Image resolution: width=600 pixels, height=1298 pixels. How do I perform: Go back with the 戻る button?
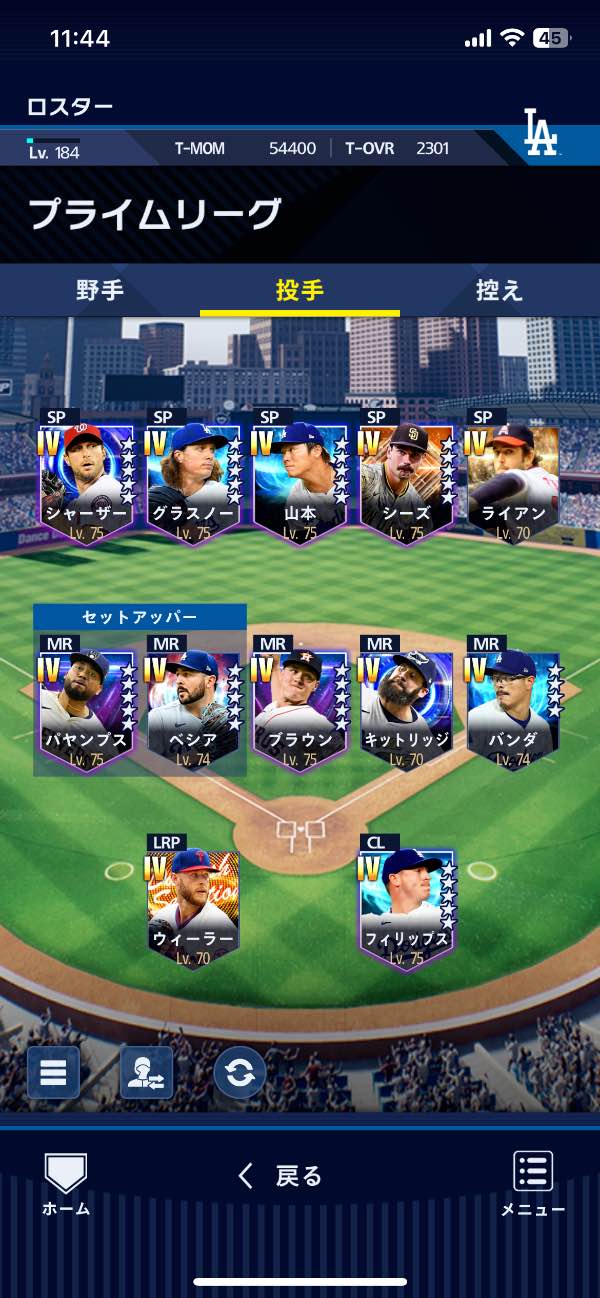281,1176
